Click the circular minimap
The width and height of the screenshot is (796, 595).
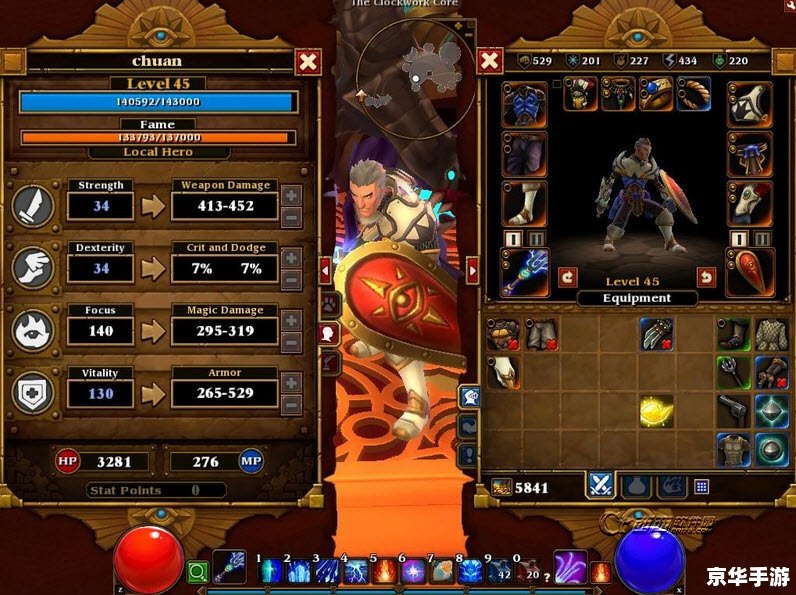coord(417,66)
